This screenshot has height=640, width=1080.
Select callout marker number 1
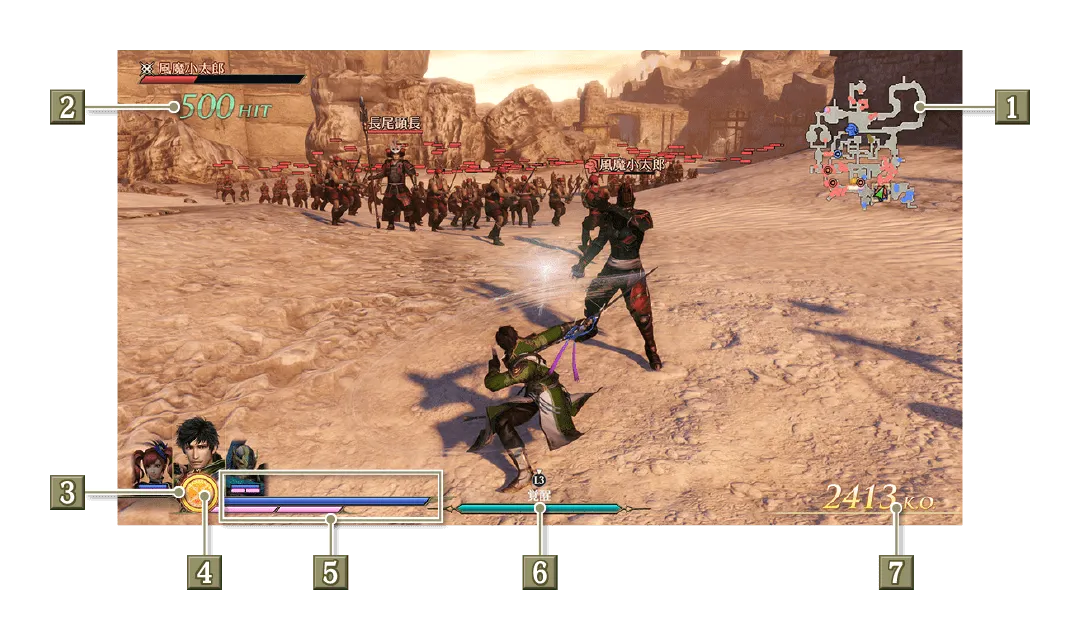(1011, 106)
